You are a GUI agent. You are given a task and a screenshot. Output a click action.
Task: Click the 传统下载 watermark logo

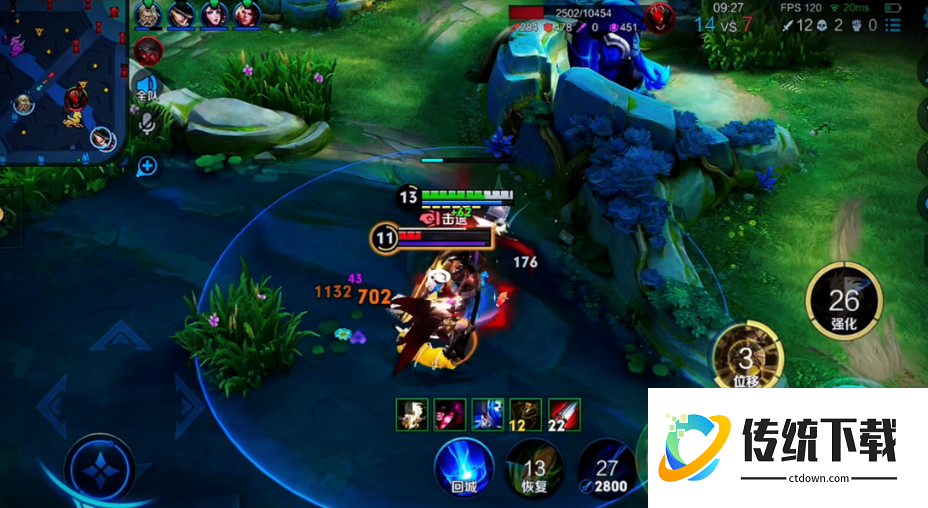click(787, 445)
